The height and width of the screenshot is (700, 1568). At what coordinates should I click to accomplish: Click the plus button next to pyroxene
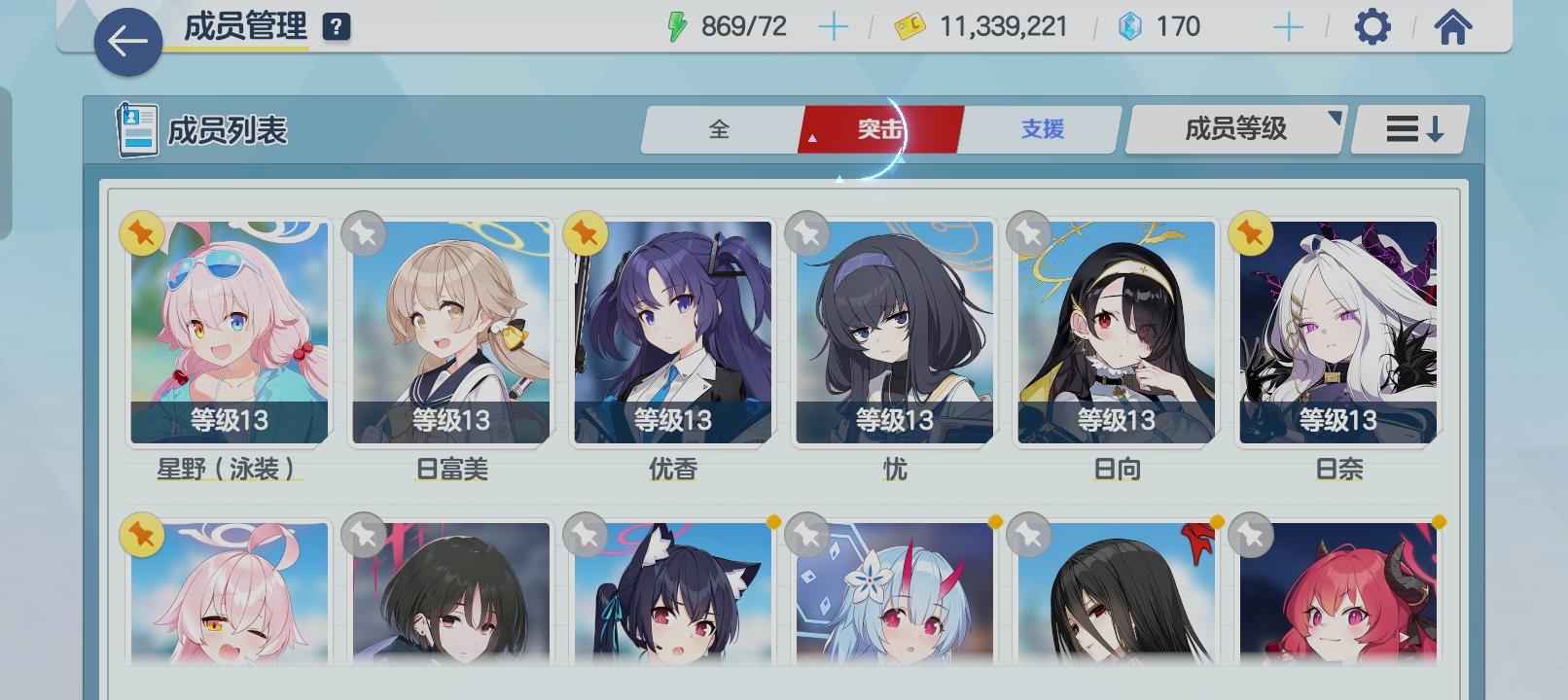click(x=1291, y=27)
